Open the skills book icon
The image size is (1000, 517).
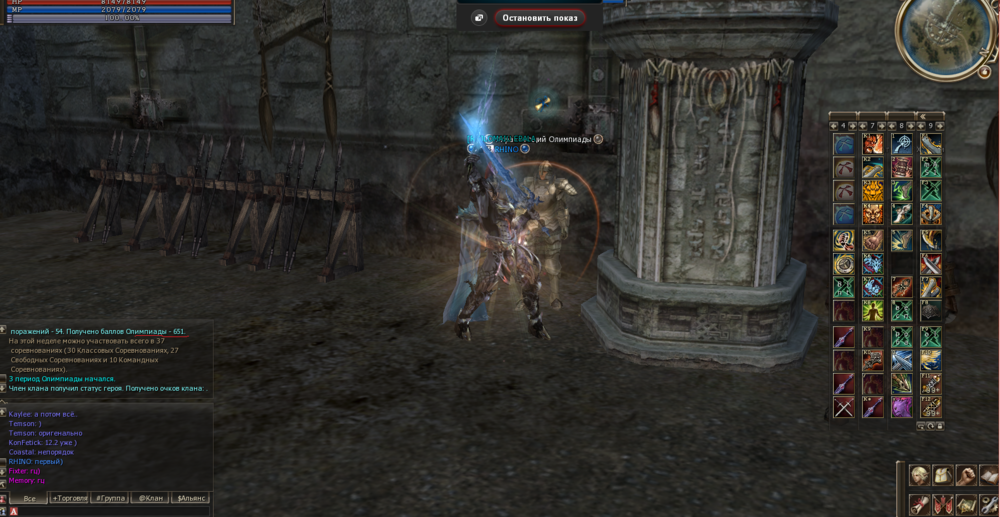click(x=988, y=475)
